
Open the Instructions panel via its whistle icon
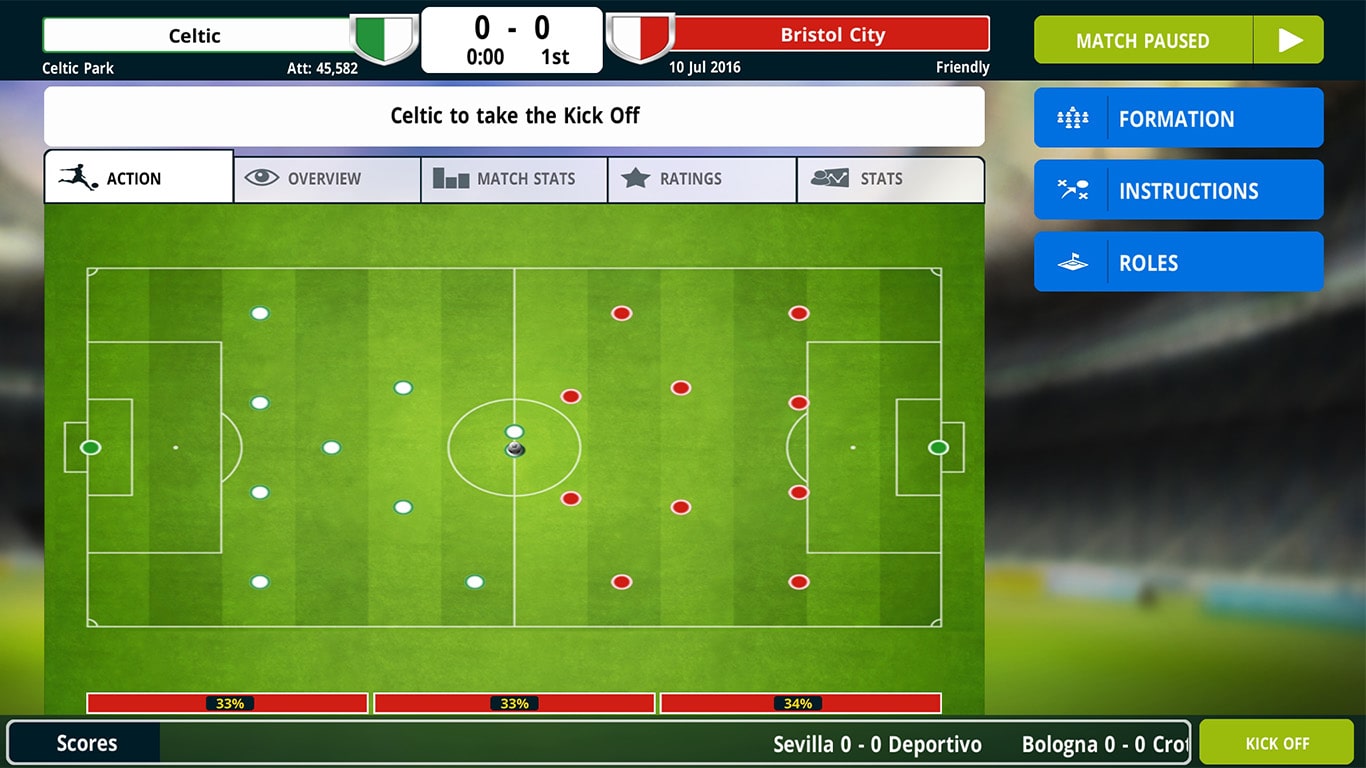coord(1071,189)
